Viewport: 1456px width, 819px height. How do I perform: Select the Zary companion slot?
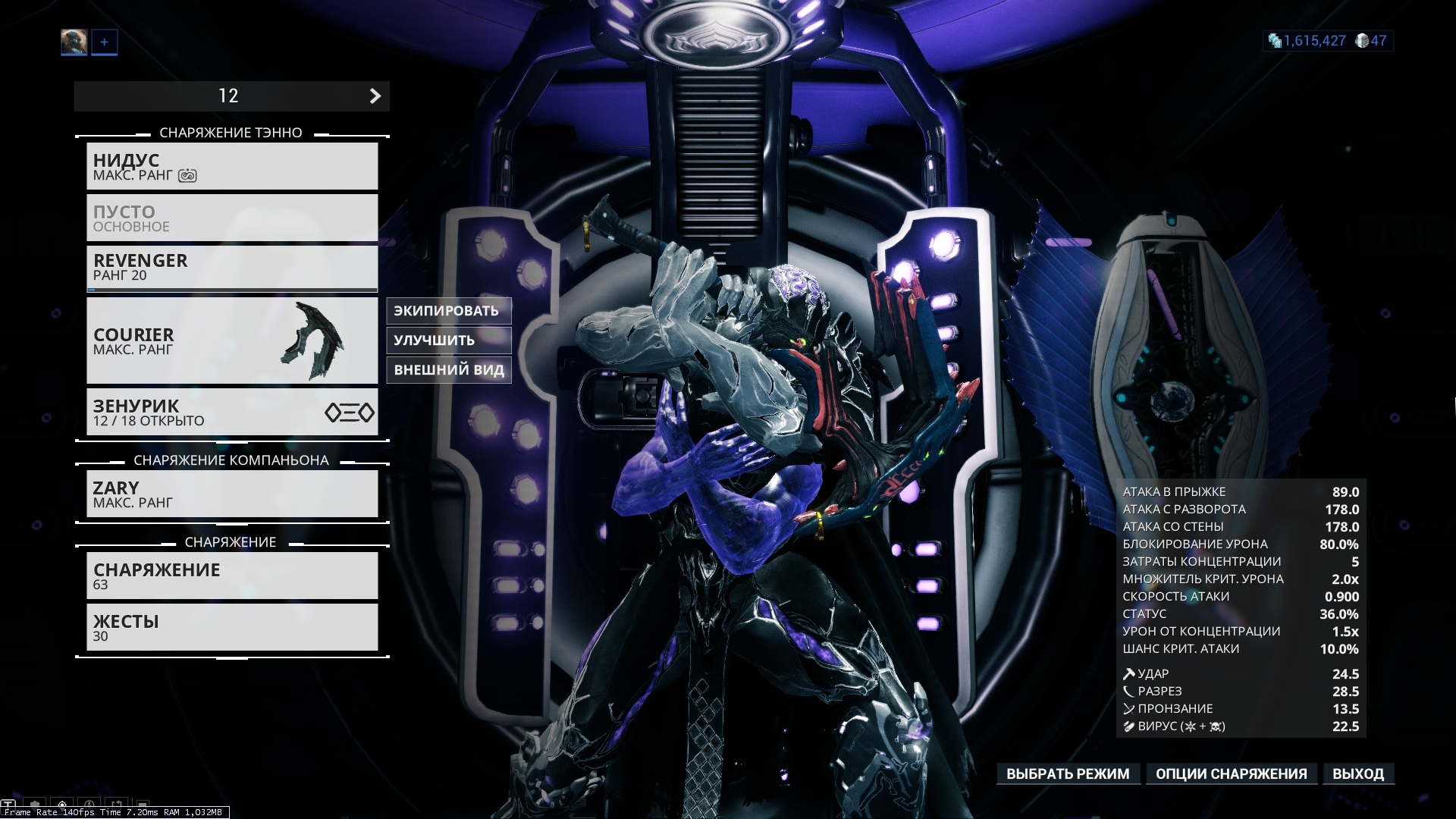coord(232,494)
